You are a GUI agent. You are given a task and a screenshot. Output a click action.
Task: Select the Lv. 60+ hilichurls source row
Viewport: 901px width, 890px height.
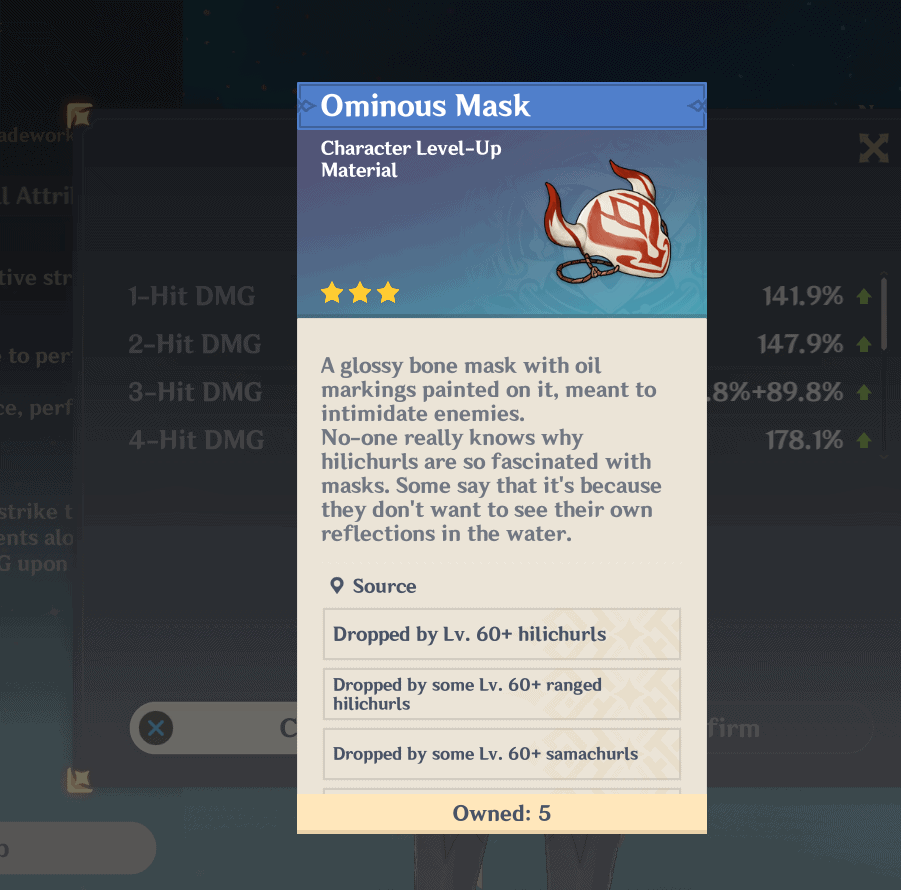pyautogui.click(x=501, y=634)
